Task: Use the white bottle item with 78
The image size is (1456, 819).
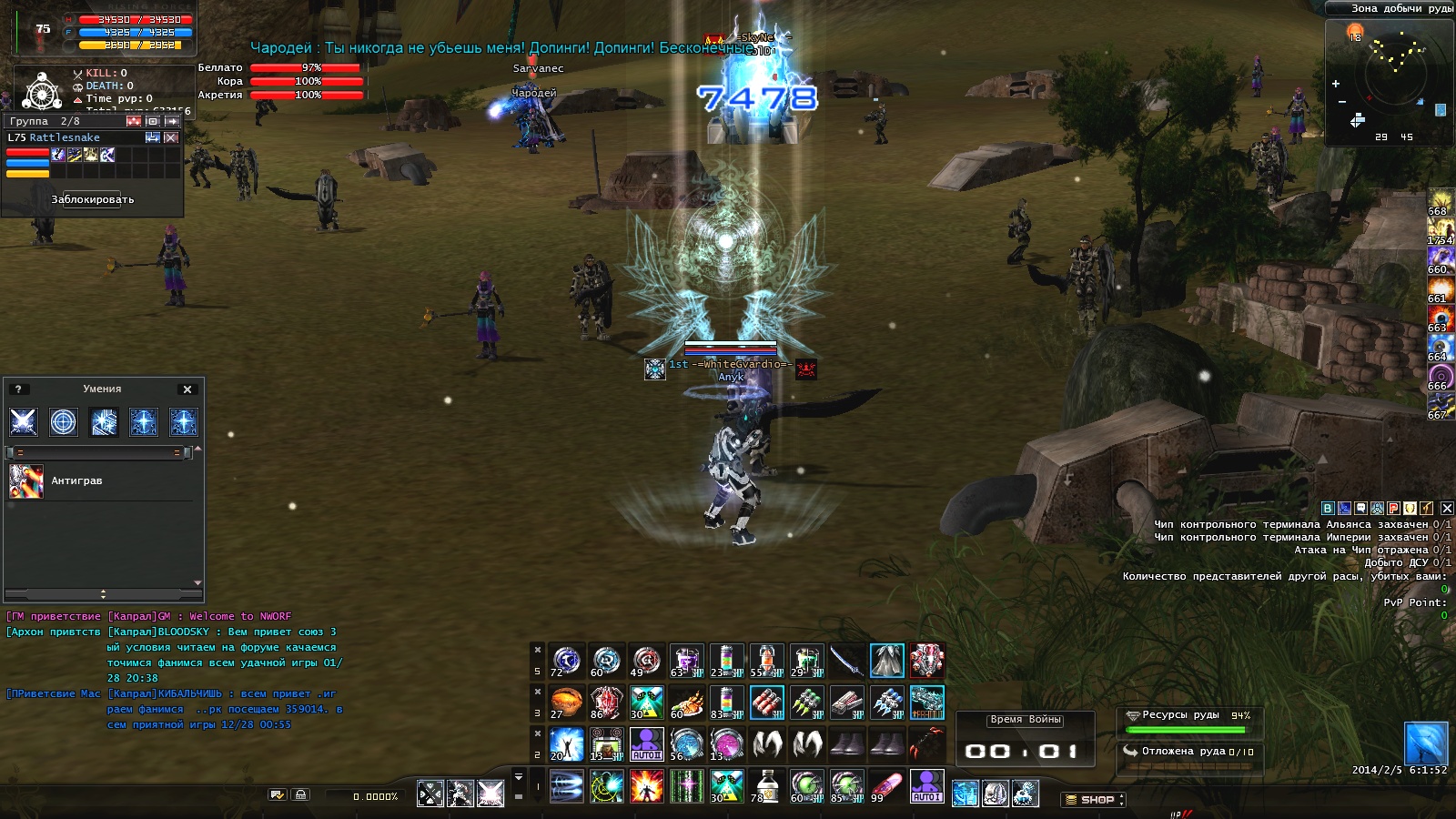Action: [x=766, y=786]
